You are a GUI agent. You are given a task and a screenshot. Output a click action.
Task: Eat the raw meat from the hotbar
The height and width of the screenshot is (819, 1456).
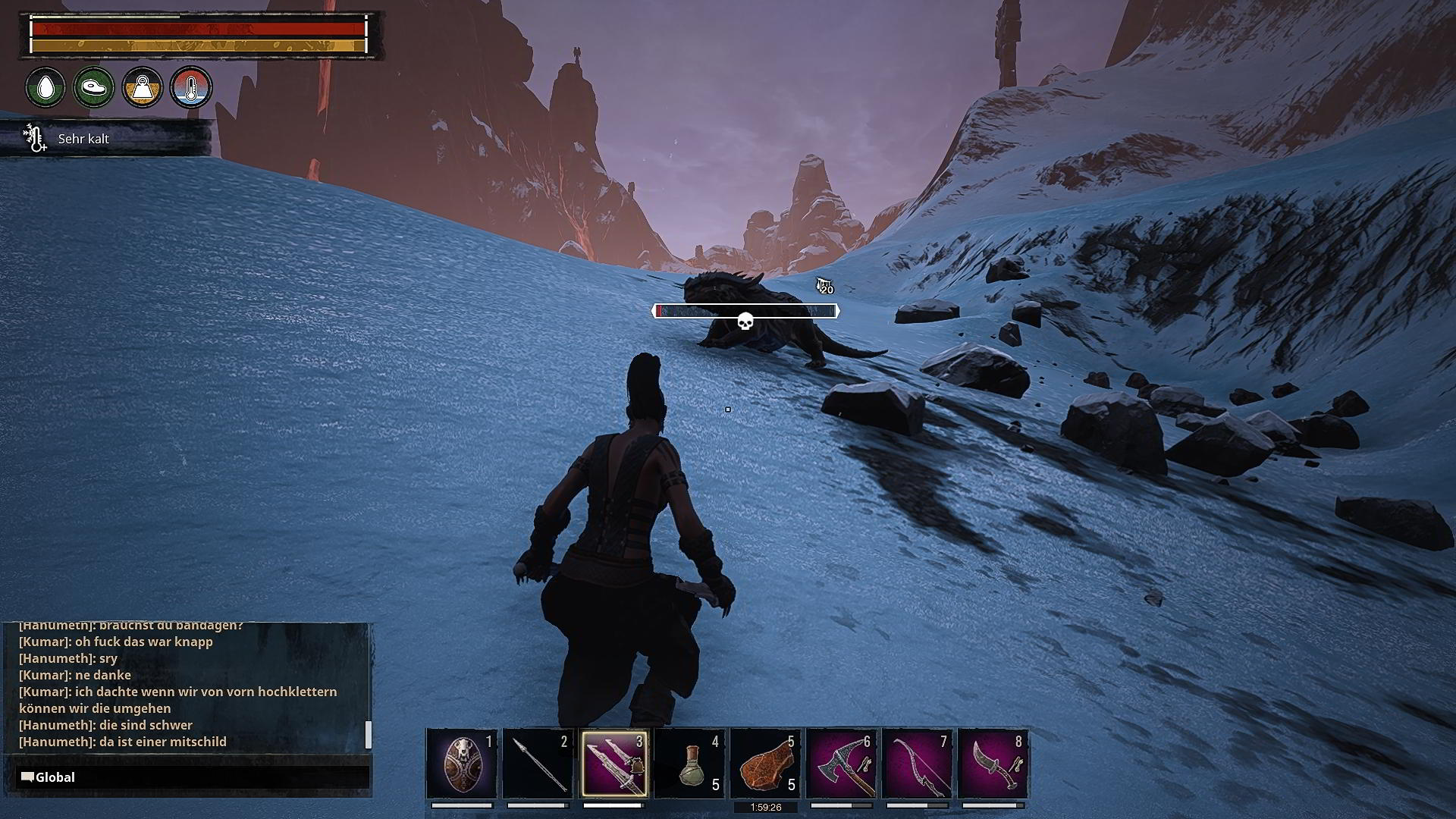(765, 763)
